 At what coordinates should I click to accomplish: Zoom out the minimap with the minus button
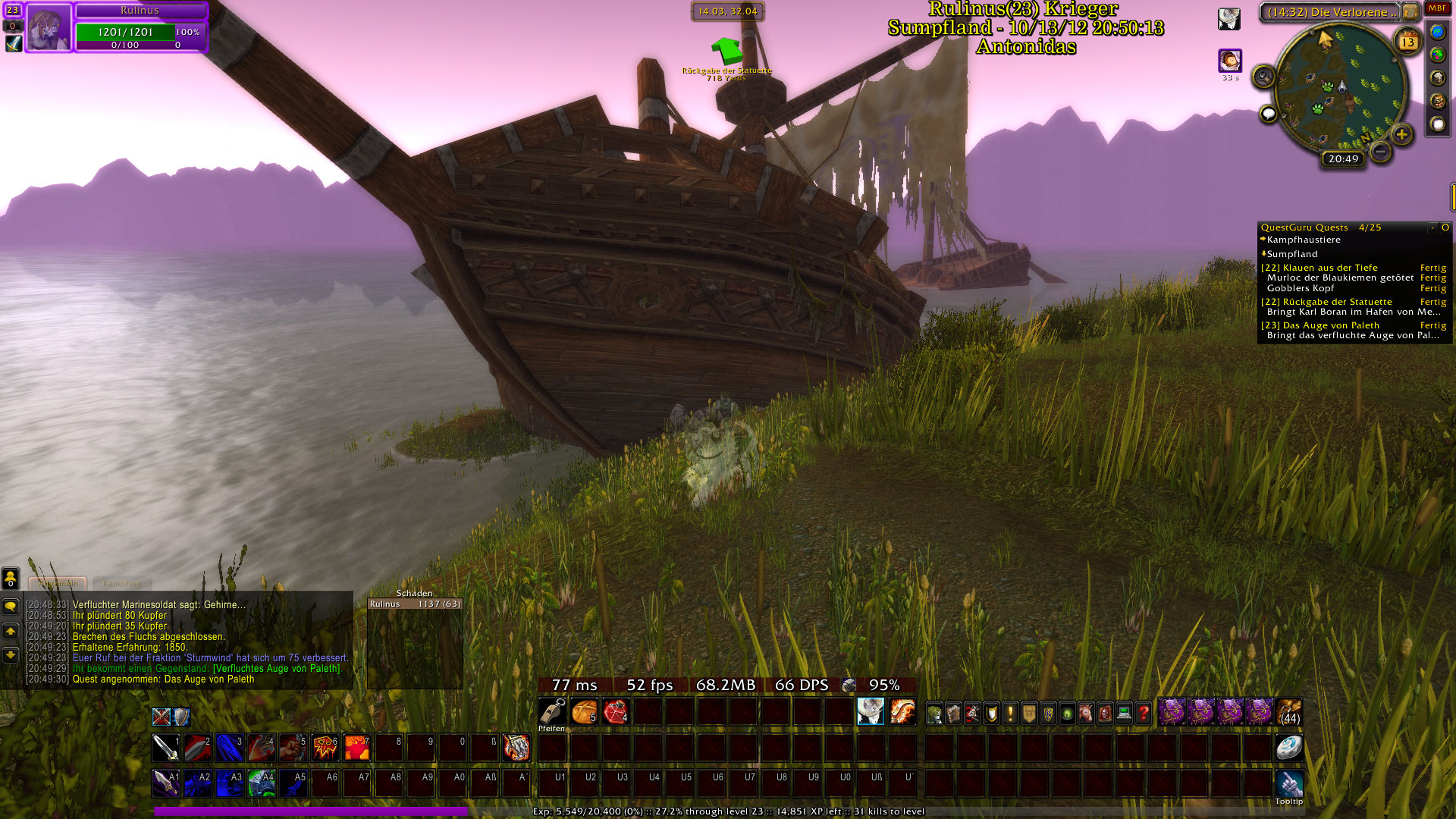[x=1381, y=152]
